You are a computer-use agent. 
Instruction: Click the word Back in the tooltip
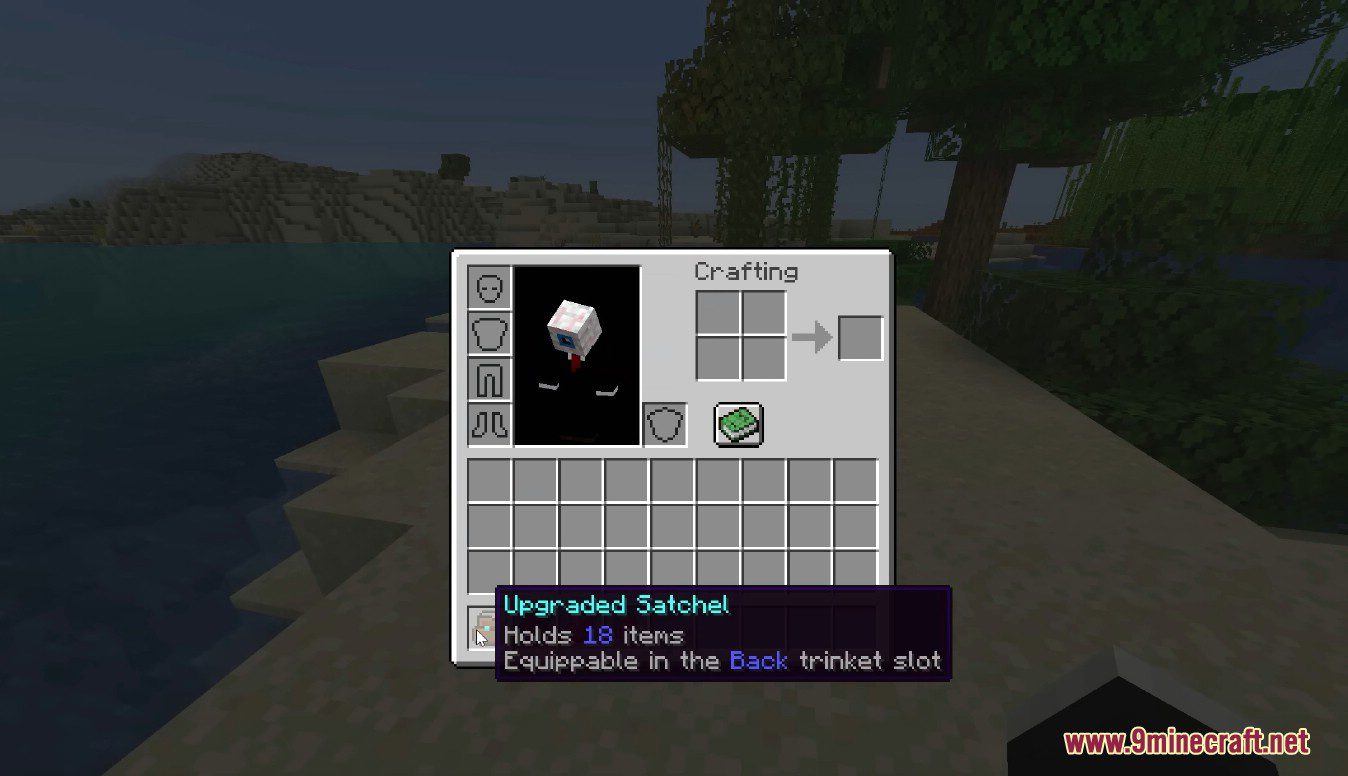tap(758, 660)
